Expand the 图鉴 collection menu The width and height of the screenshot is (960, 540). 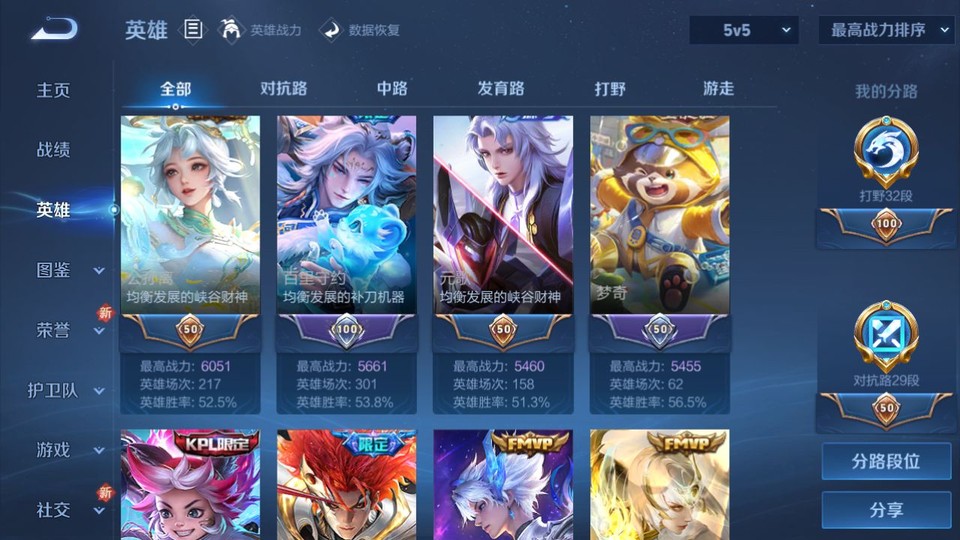click(66, 270)
